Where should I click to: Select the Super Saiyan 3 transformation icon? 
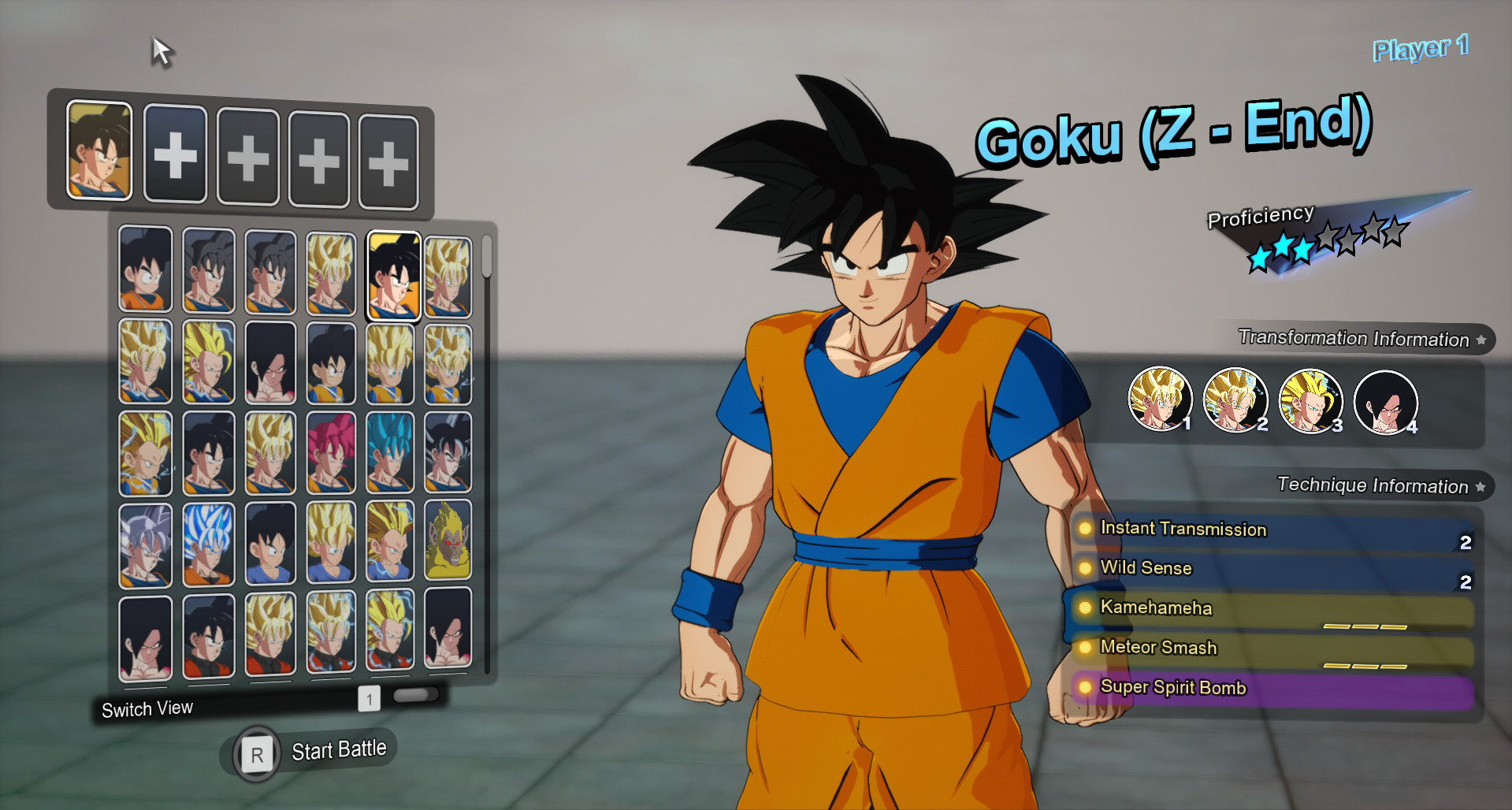[x=1311, y=400]
